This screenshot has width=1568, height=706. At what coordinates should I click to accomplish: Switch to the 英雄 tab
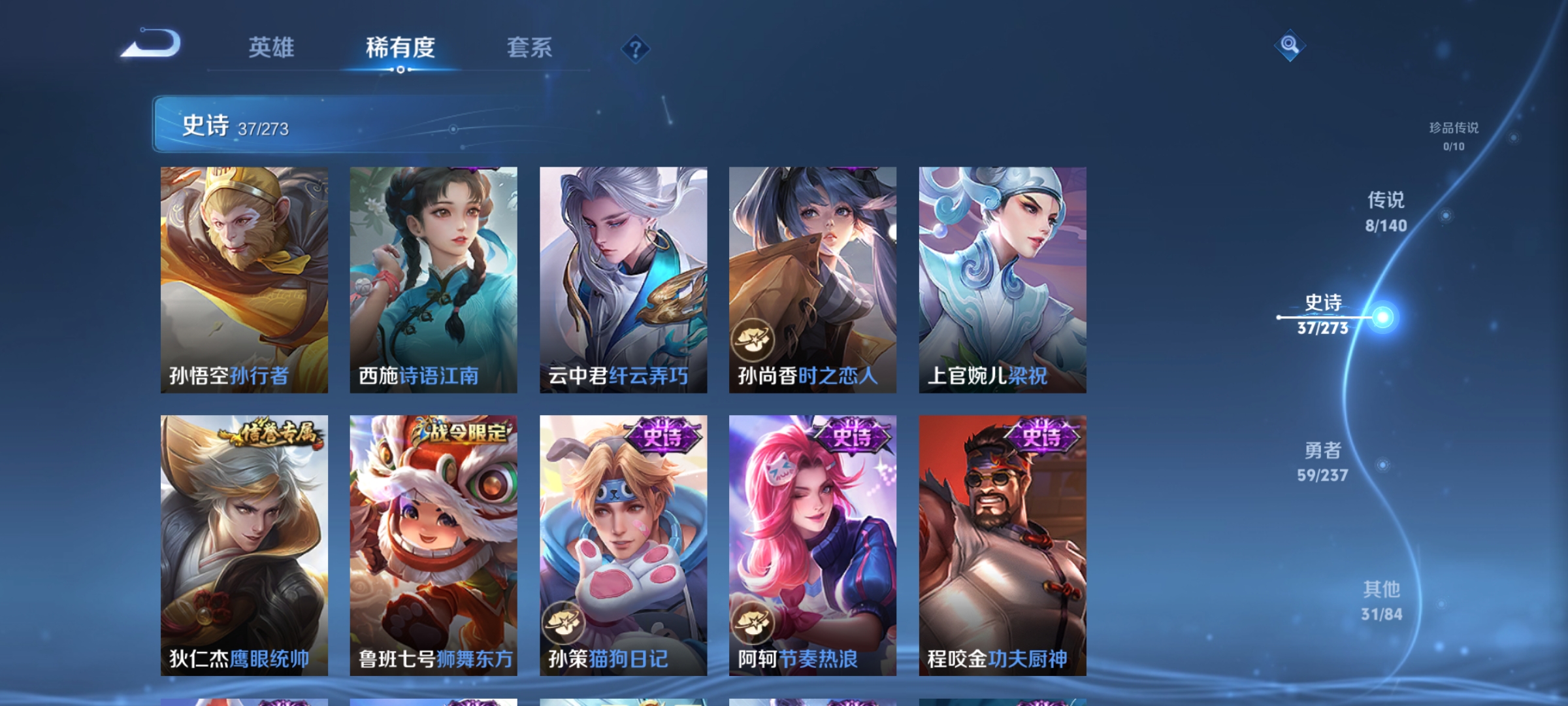pyautogui.click(x=272, y=48)
